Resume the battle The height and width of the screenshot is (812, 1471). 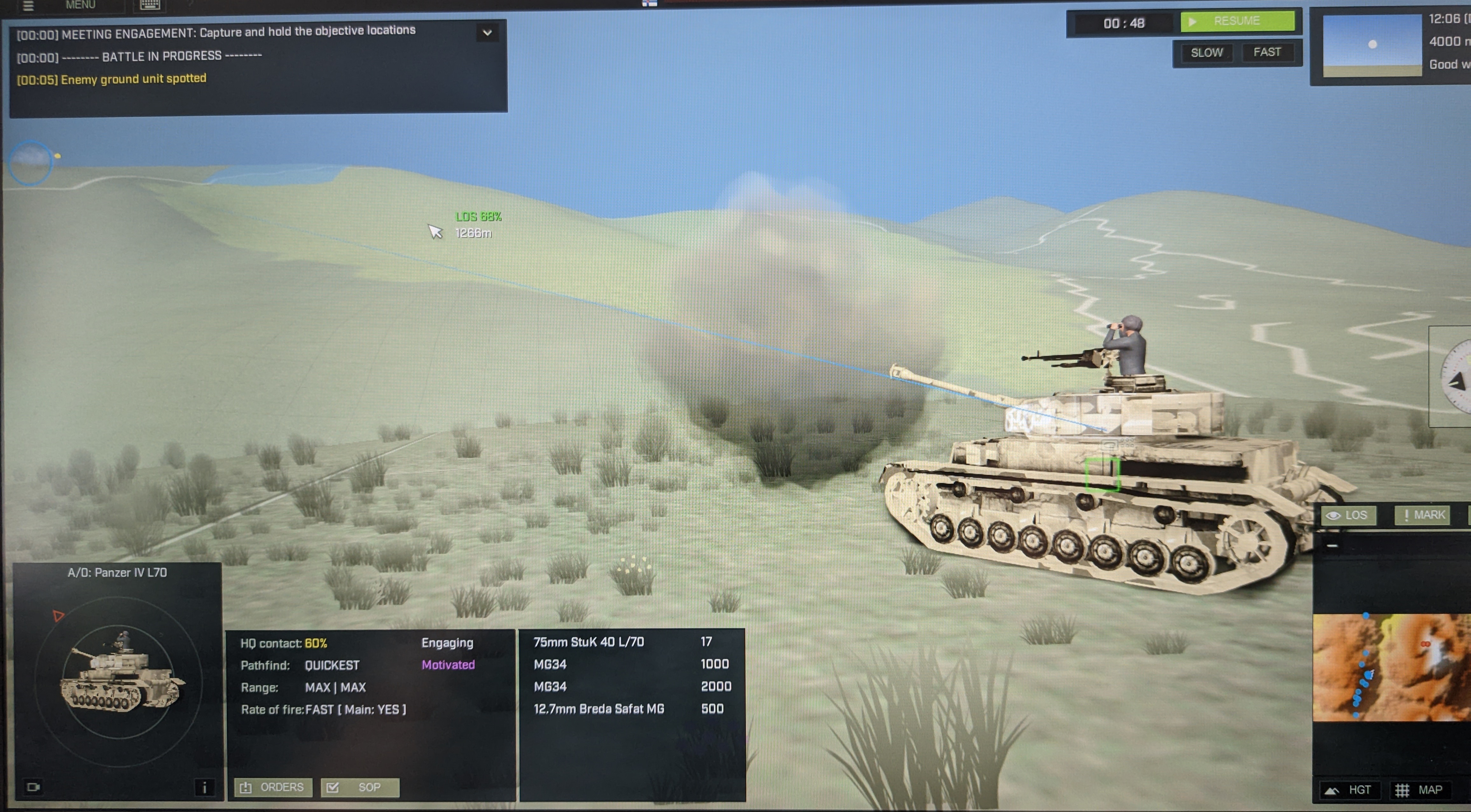tap(1237, 22)
